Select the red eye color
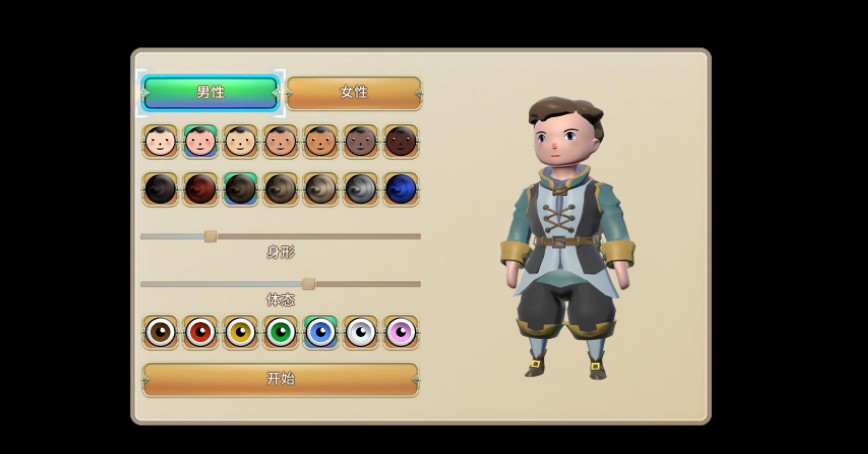 tap(200, 332)
